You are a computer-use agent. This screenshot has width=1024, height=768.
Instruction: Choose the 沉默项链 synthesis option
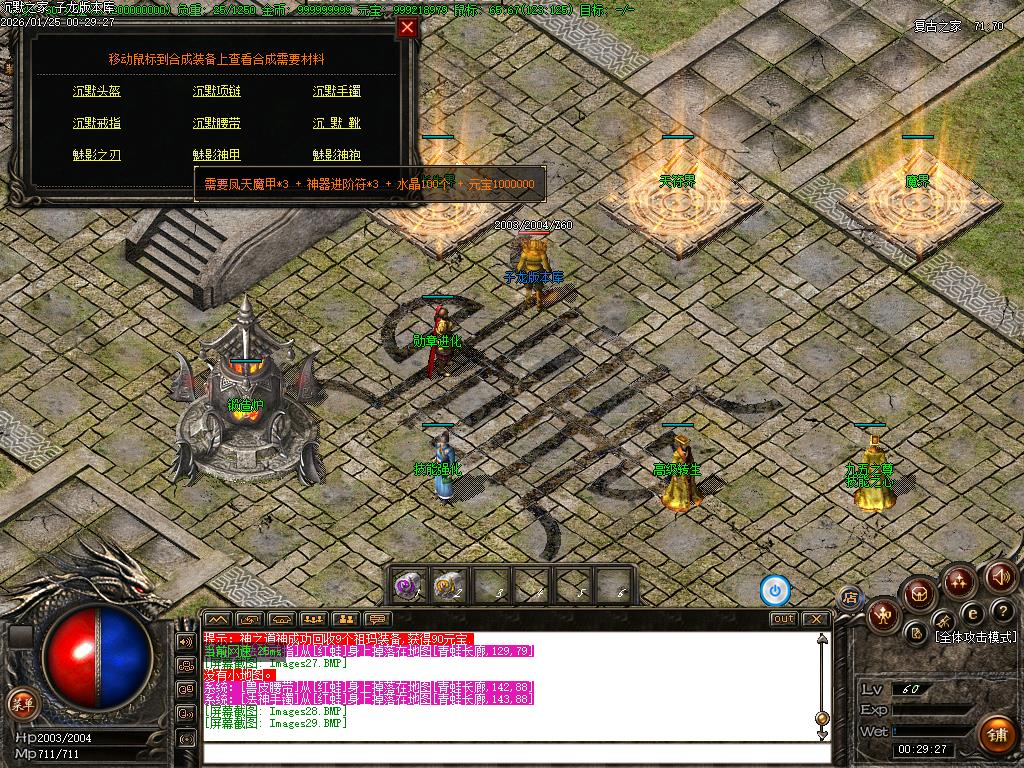[x=217, y=91]
